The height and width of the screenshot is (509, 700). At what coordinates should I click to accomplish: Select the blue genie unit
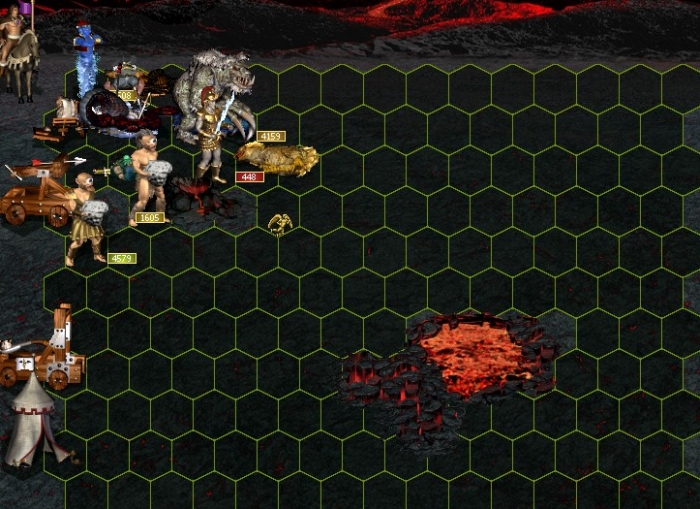[x=87, y=61]
